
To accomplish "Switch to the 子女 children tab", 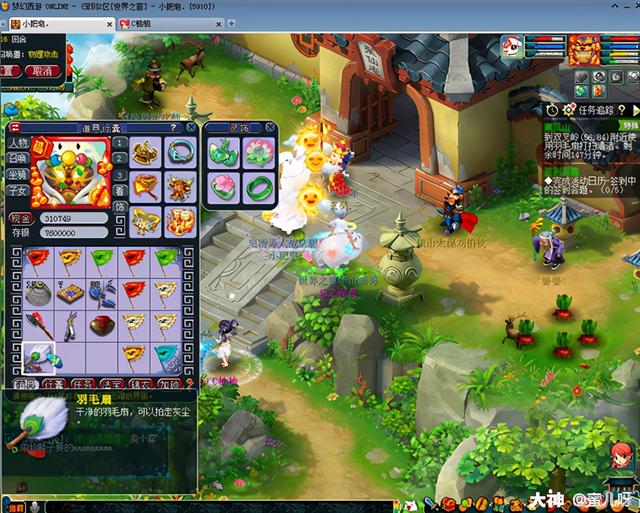I will coord(19,190).
